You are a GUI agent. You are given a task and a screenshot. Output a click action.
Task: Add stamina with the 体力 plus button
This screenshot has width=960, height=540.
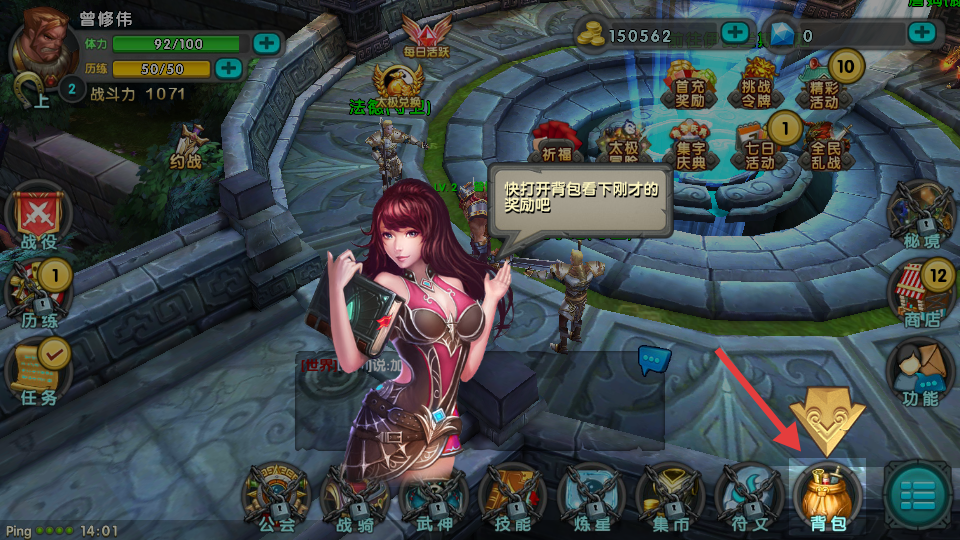[266, 43]
